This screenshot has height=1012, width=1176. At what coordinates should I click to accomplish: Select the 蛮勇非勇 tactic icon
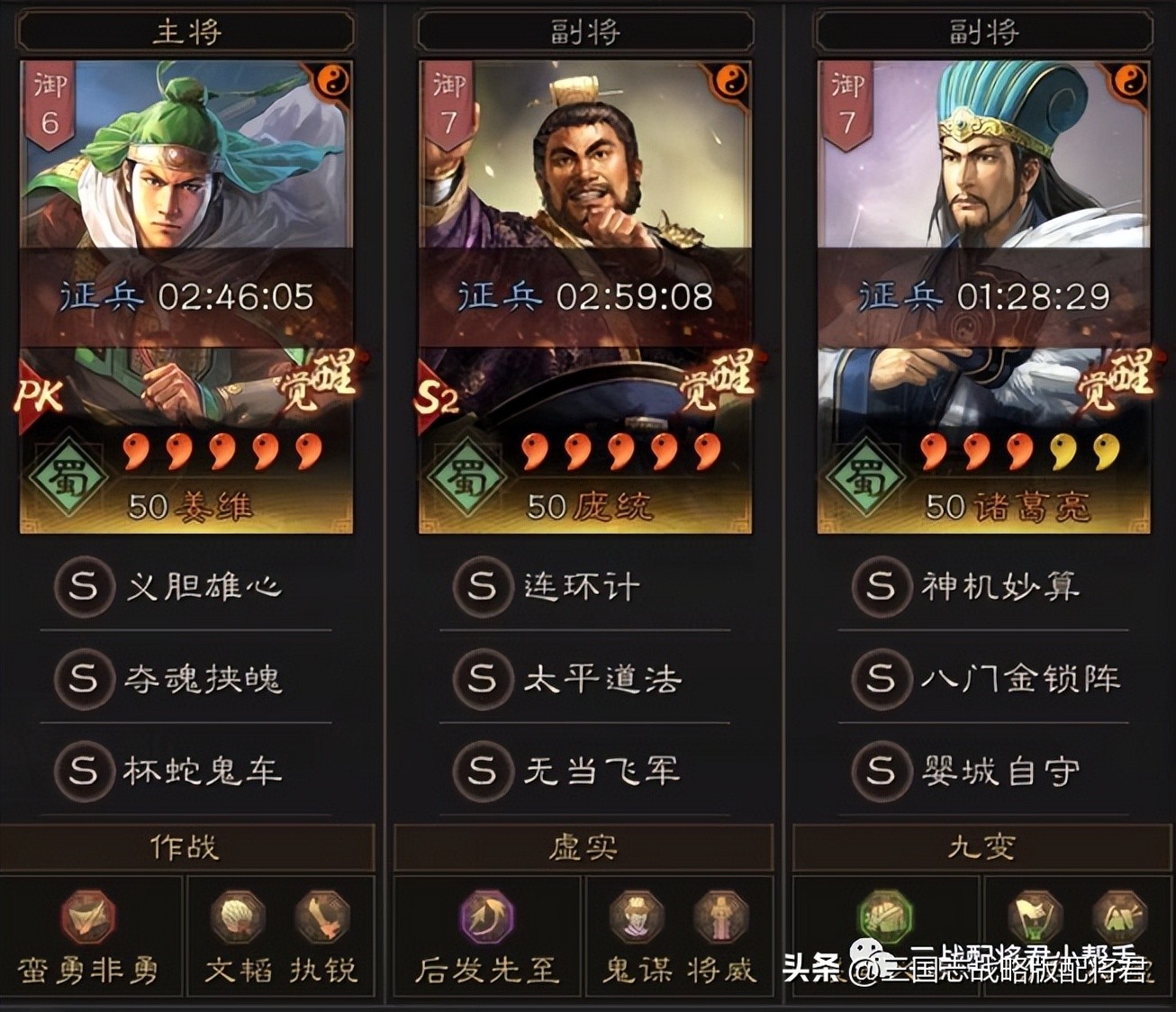(87, 919)
